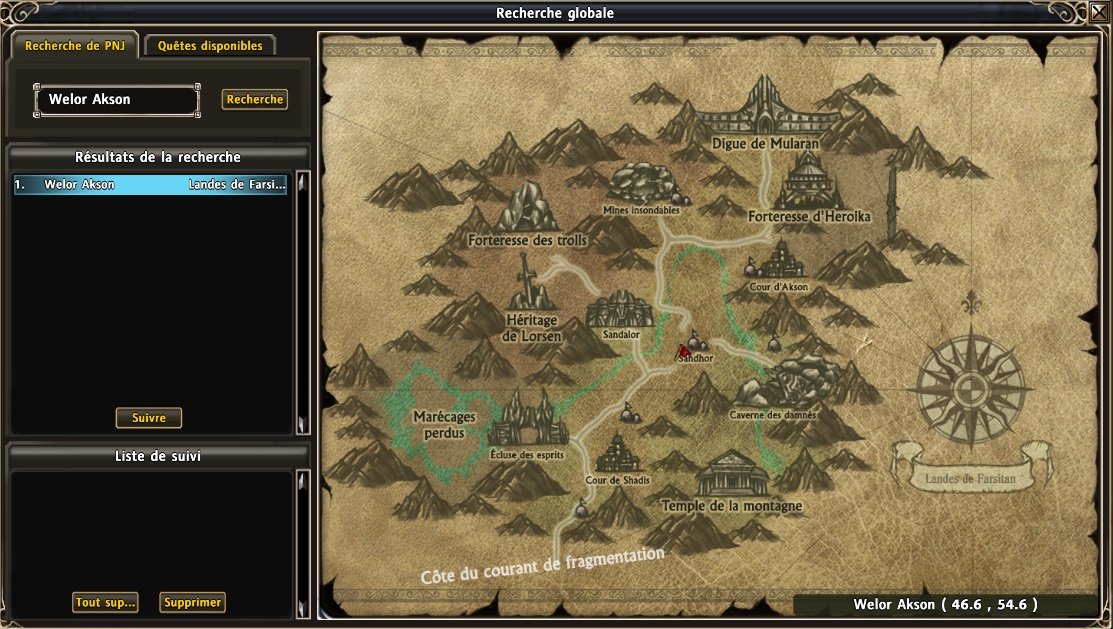Click the Recherche search button
This screenshot has width=1113, height=629.
[x=254, y=100]
